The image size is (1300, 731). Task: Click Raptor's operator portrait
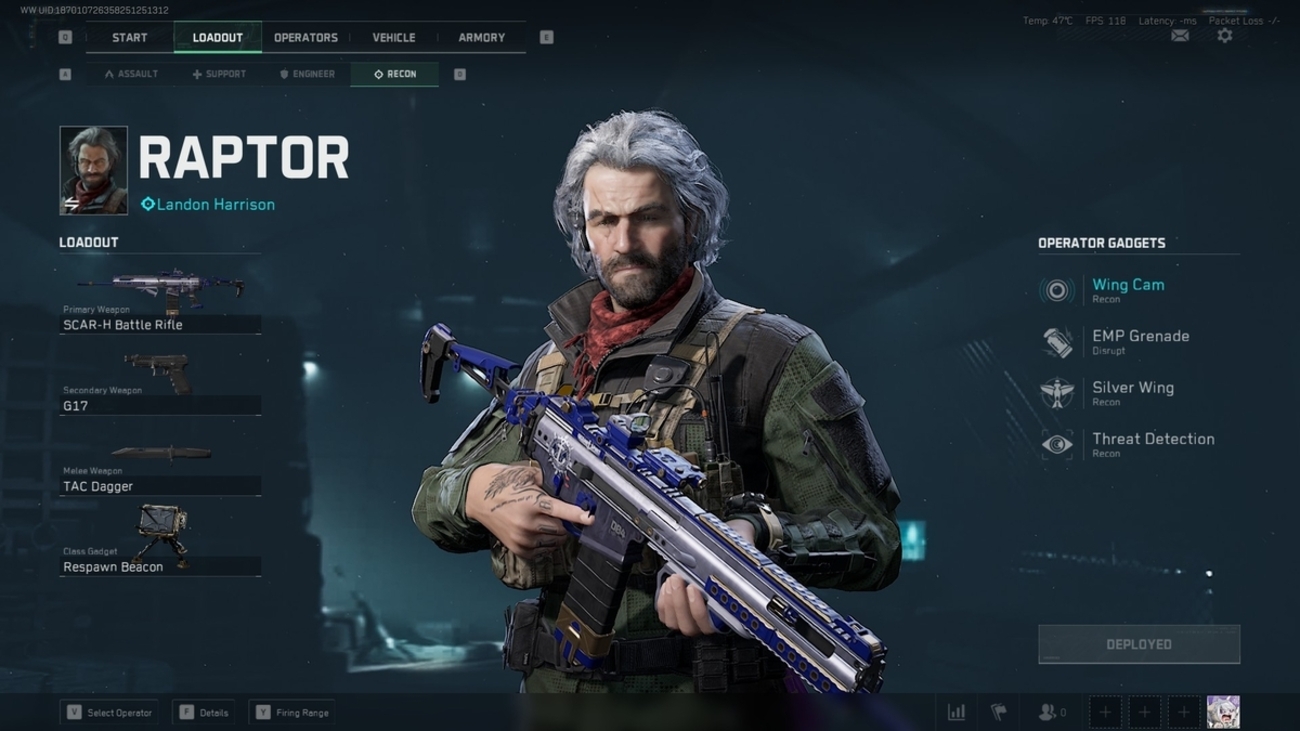94,171
